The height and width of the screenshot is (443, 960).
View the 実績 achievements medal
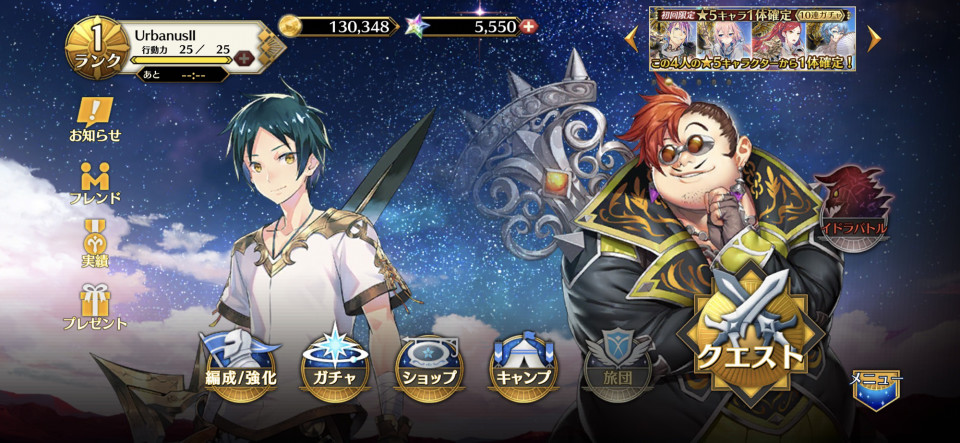[x=95, y=243]
